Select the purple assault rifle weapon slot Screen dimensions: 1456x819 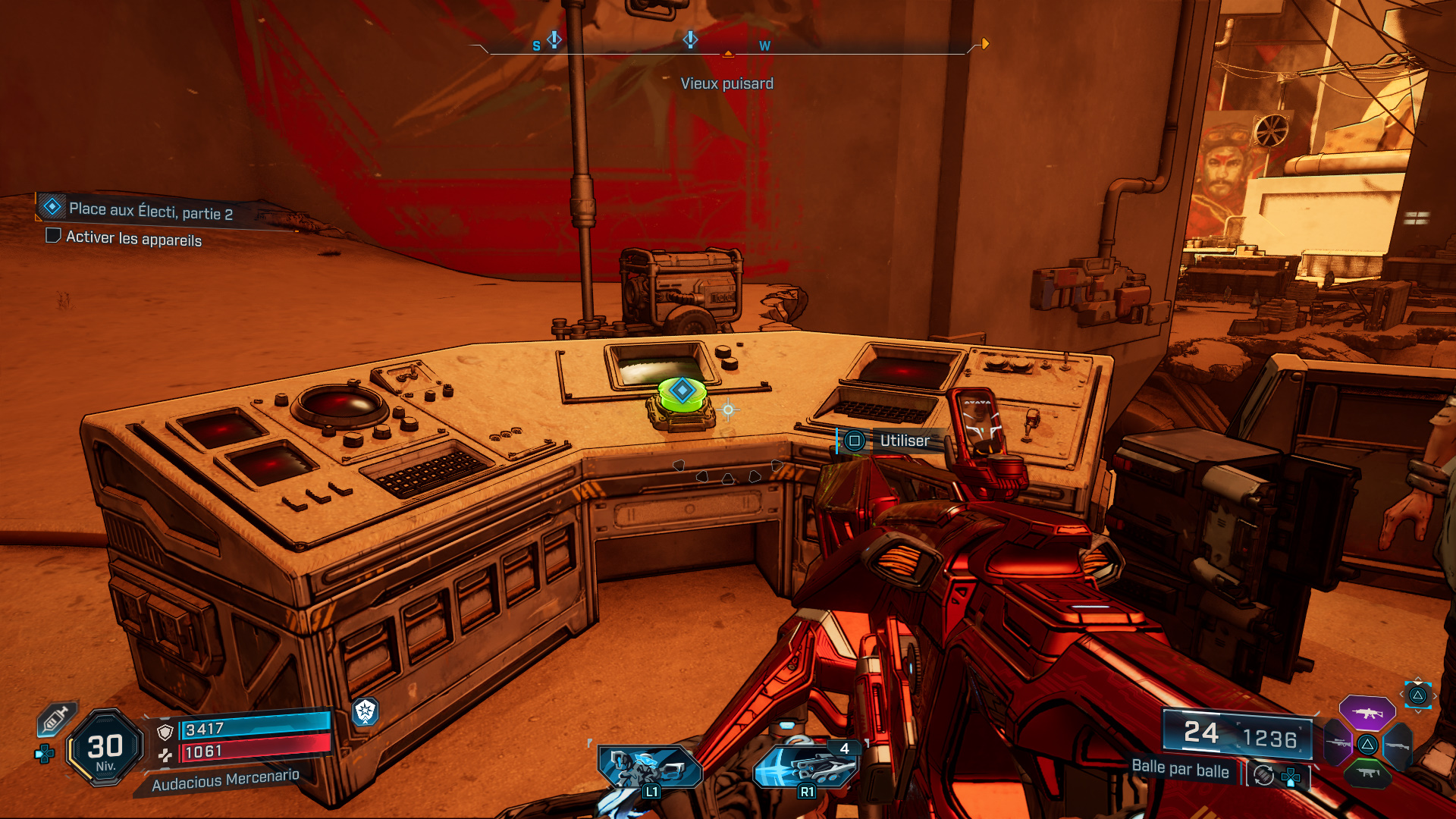coord(1367,713)
